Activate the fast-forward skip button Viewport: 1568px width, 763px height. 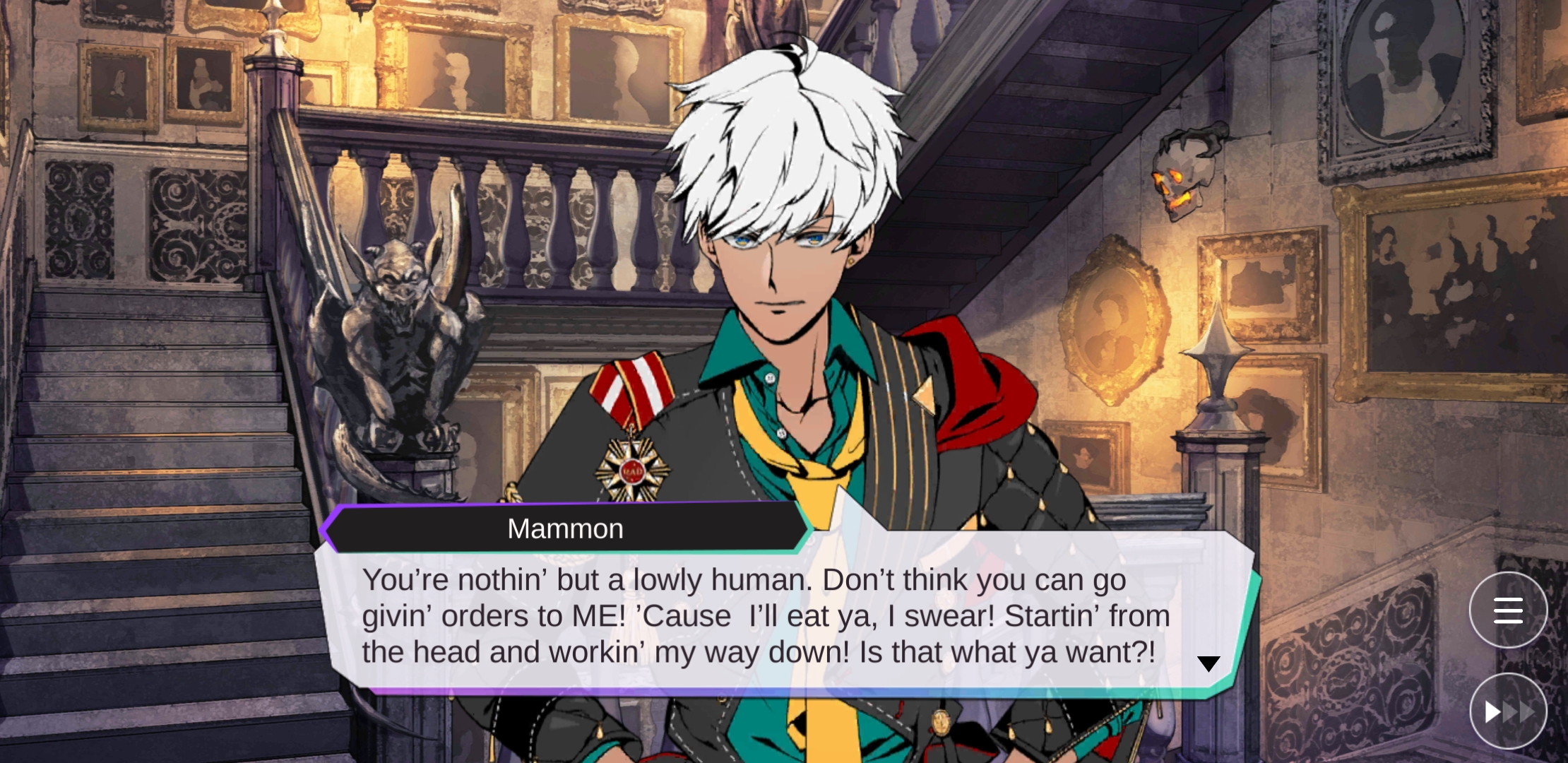pos(1508,711)
